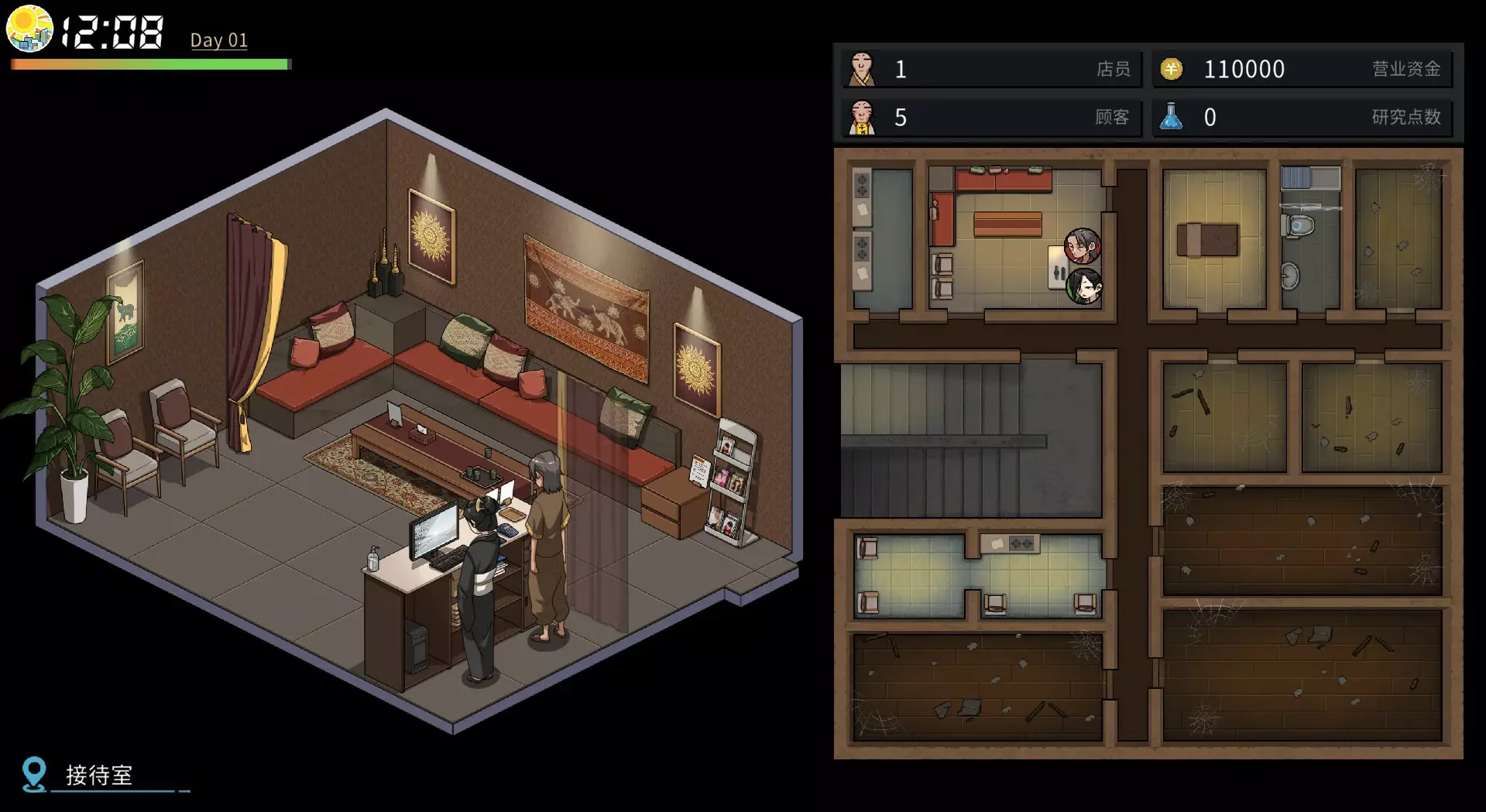Select the toilet room on the floor map

point(1309,240)
